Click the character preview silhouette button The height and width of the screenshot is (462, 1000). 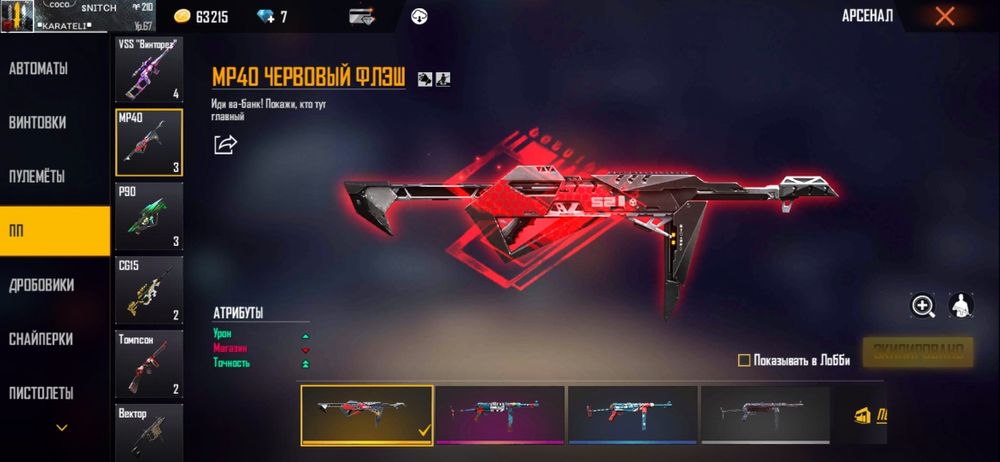point(960,306)
